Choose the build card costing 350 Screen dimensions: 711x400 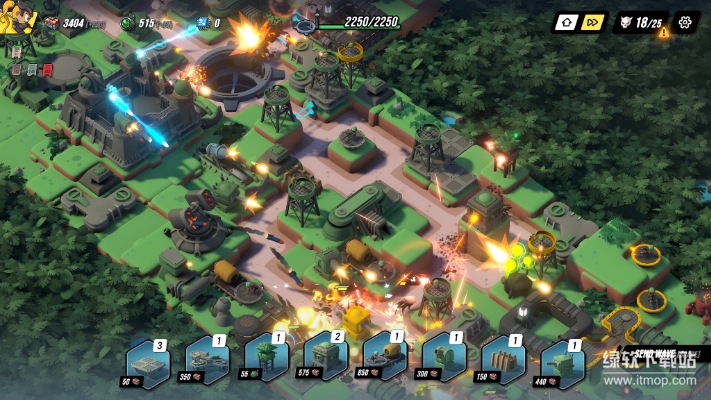pos(207,361)
